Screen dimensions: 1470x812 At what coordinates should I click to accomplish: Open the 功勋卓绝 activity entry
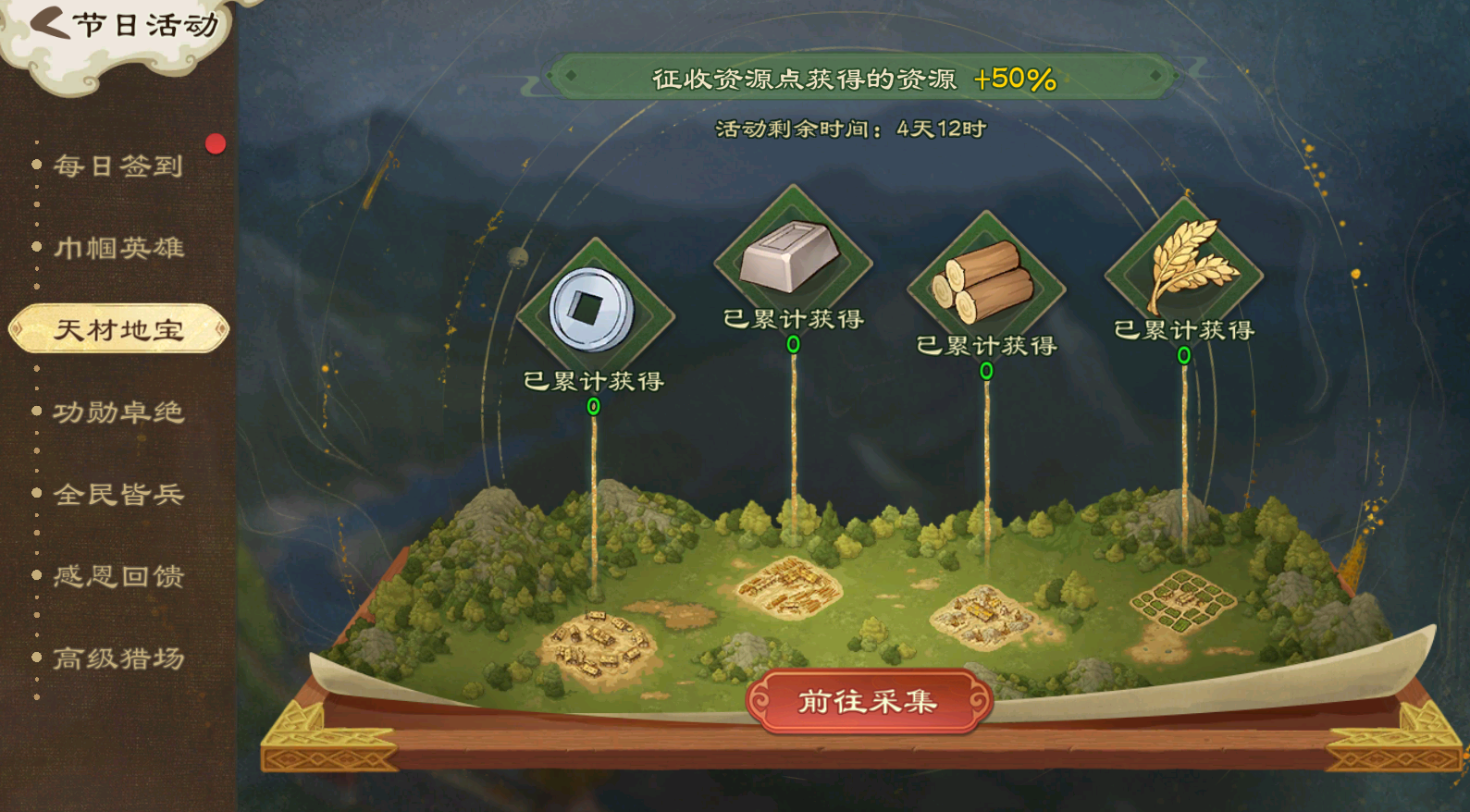click(x=118, y=413)
